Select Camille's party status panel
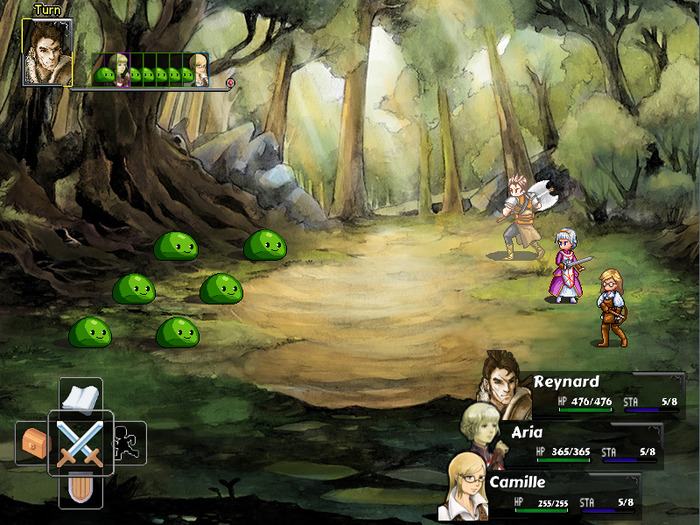 click(x=570, y=493)
